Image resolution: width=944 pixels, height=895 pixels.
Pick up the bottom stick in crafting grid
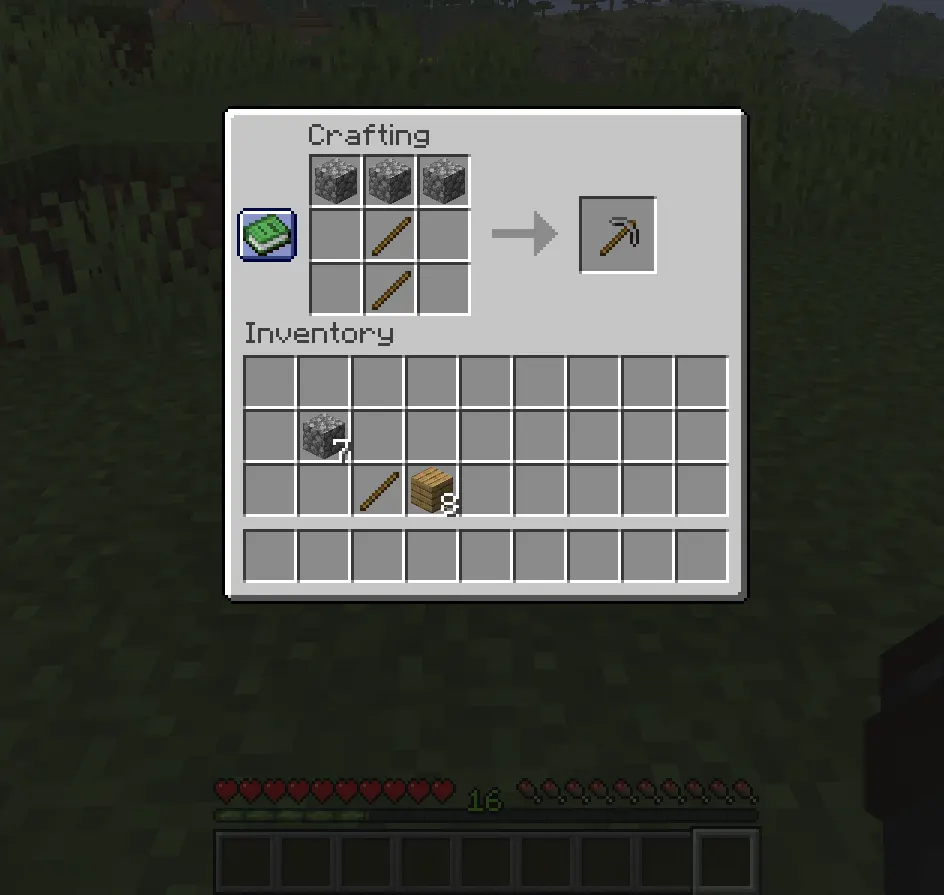point(390,290)
